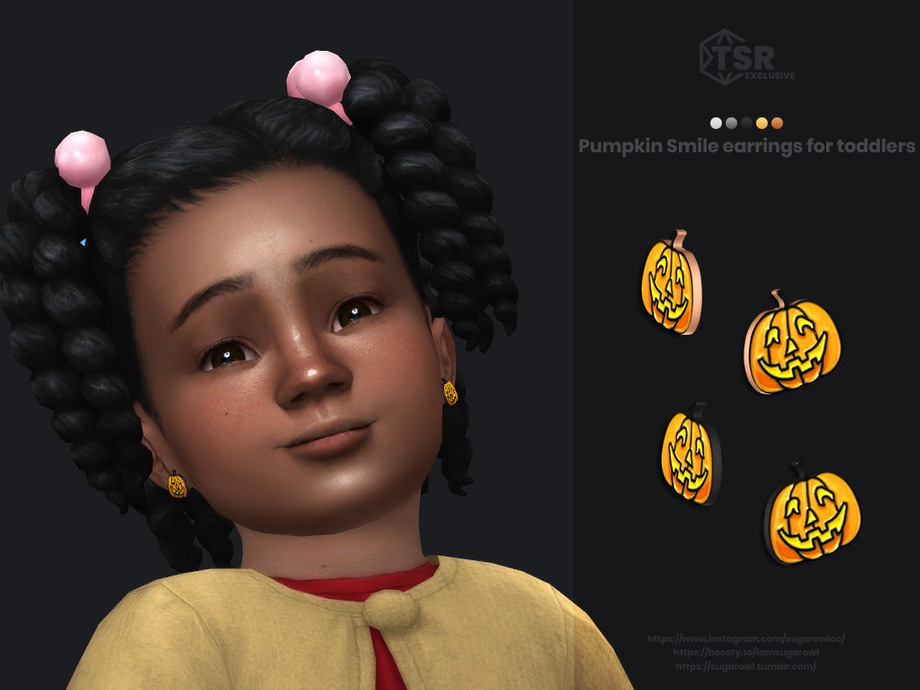Select the gold color swatch
920x690 pixels.
tap(762, 123)
